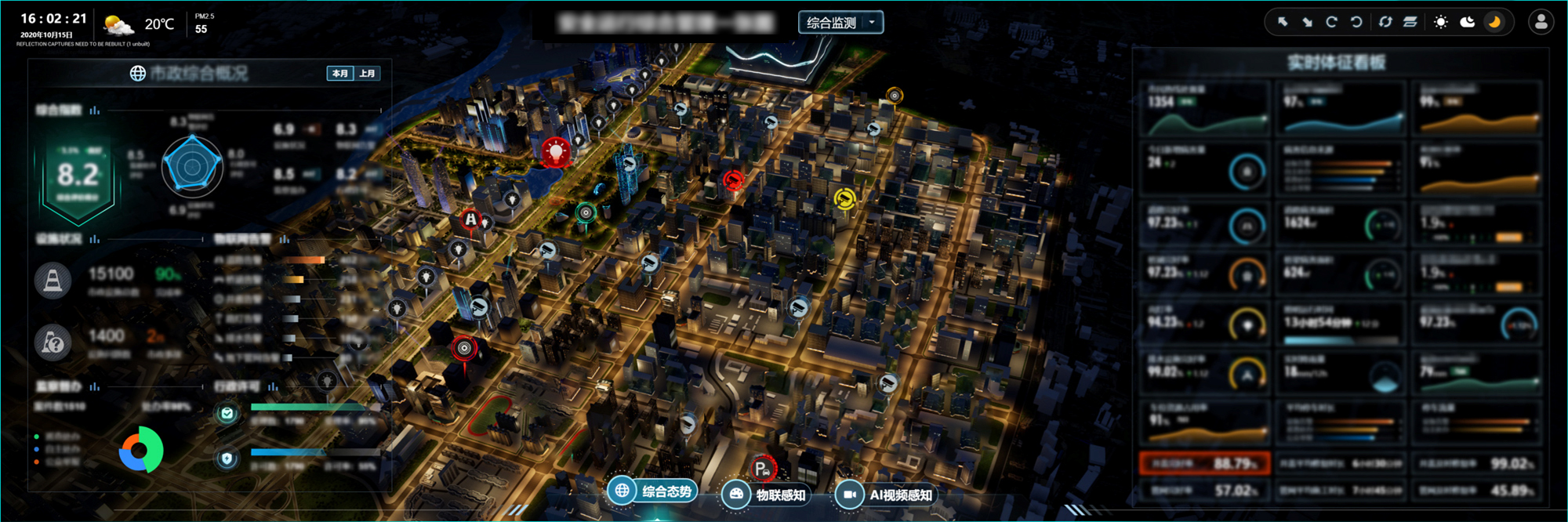Select the crescent moon night mode
1568x522 pixels.
click(1494, 22)
